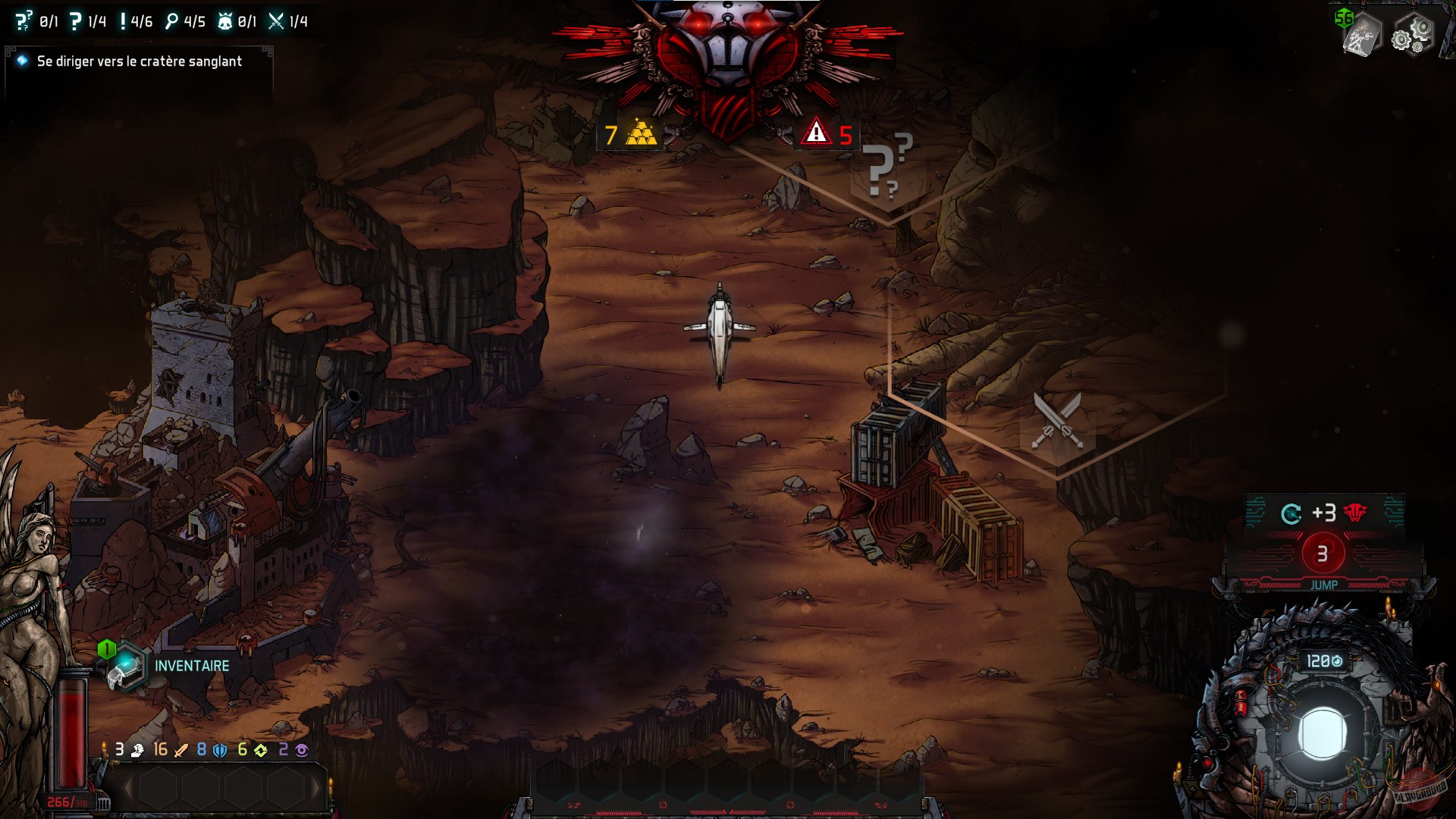The image size is (1456, 819).
Task: Click the white portal on the bottom-right device
Action: [1323, 732]
